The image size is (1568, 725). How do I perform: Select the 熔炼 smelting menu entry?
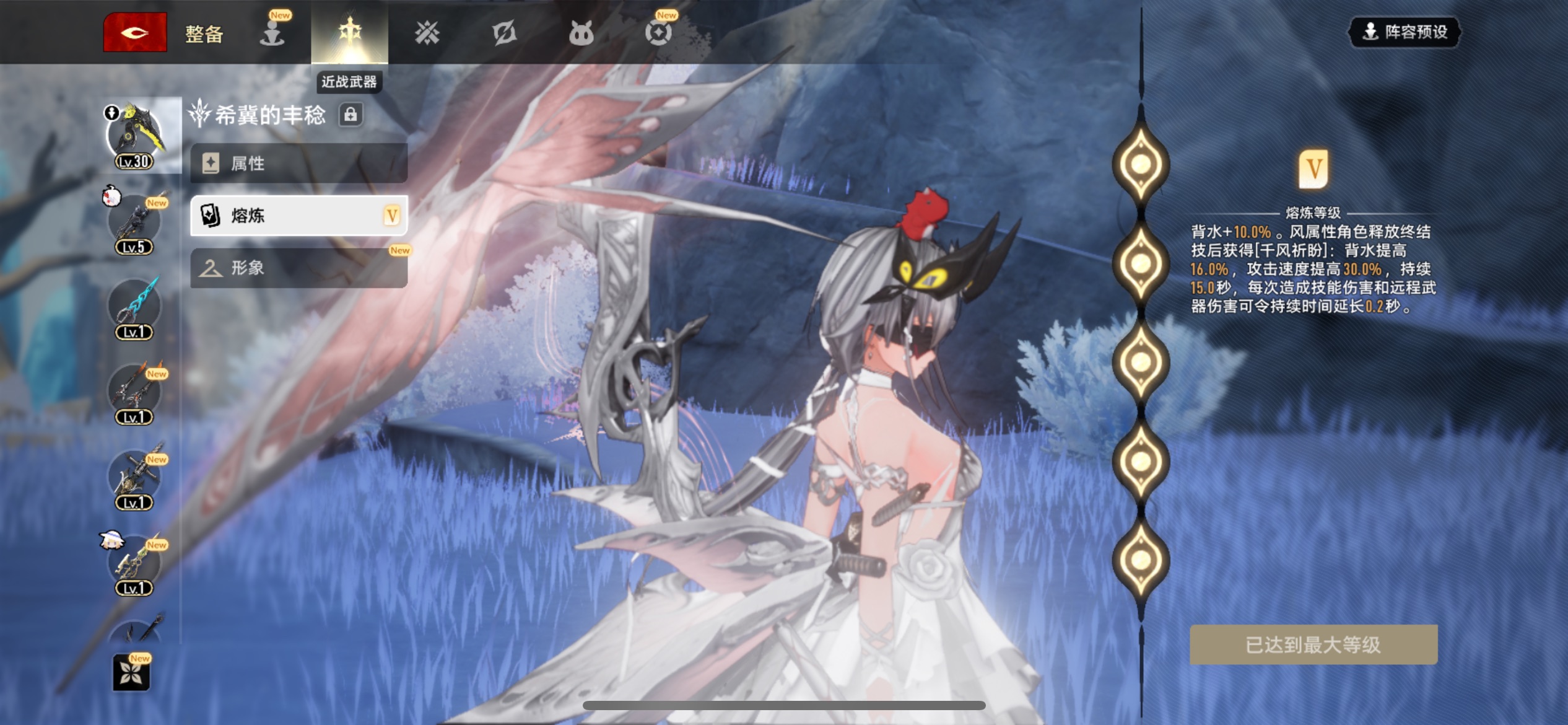tap(298, 216)
